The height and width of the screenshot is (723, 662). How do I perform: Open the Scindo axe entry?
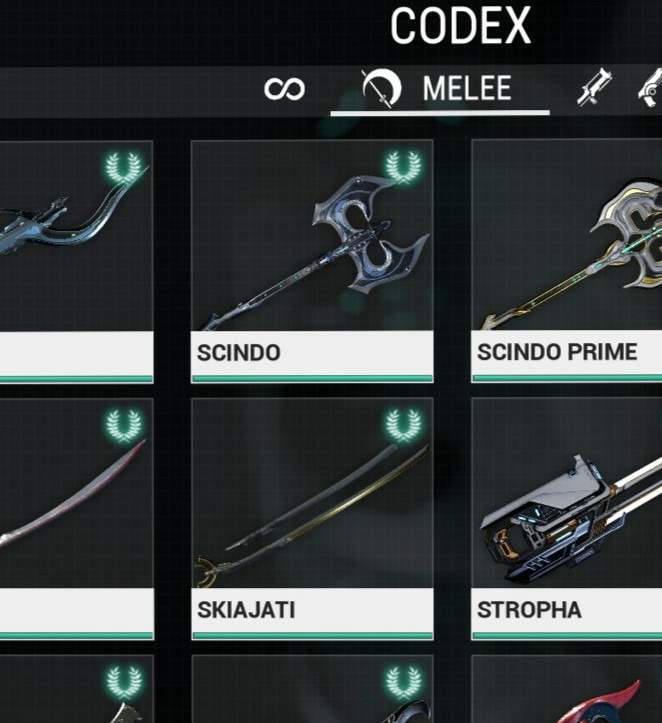point(312,261)
